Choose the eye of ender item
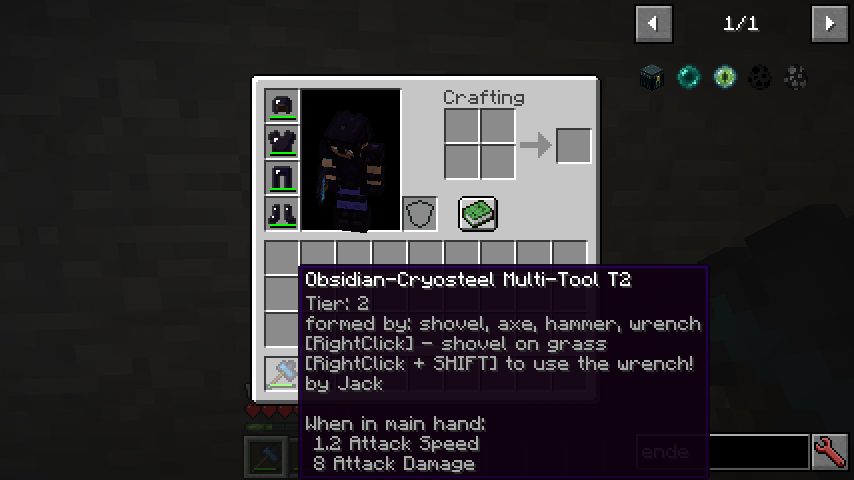This screenshot has height=480, width=854. click(x=724, y=77)
